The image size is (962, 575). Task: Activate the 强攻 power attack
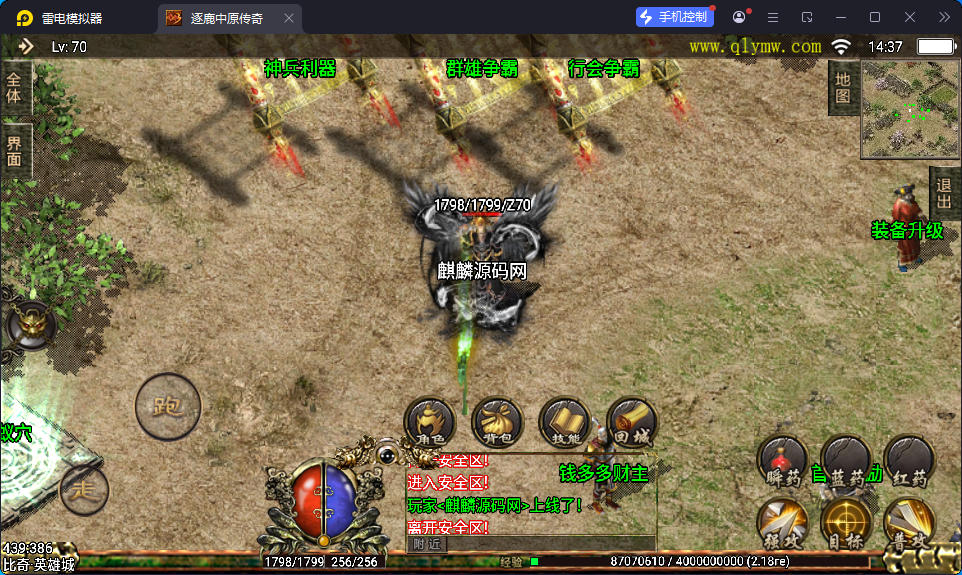[783, 523]
